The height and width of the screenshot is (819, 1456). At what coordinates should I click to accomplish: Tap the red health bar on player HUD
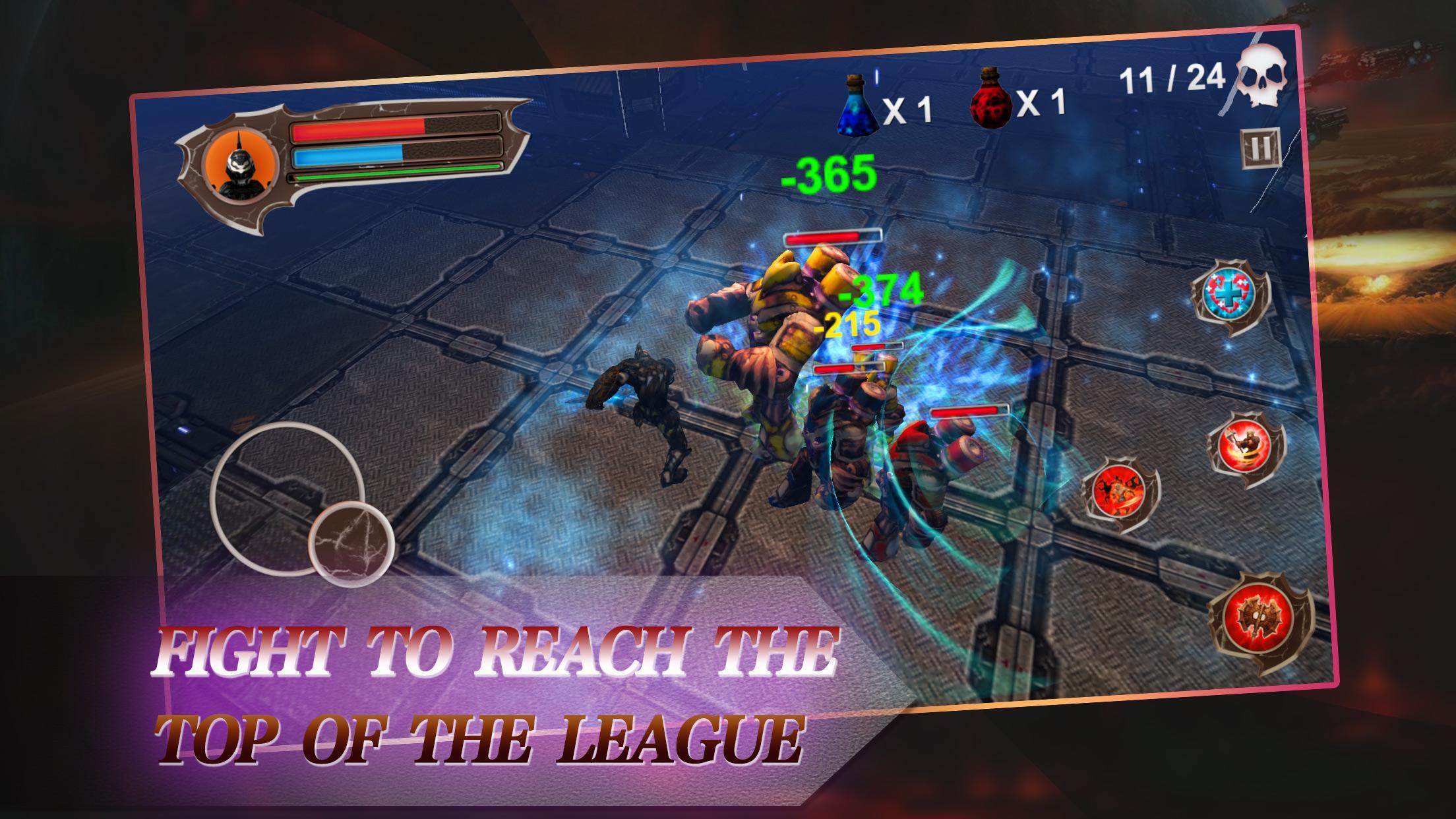(x=356, y=129)
